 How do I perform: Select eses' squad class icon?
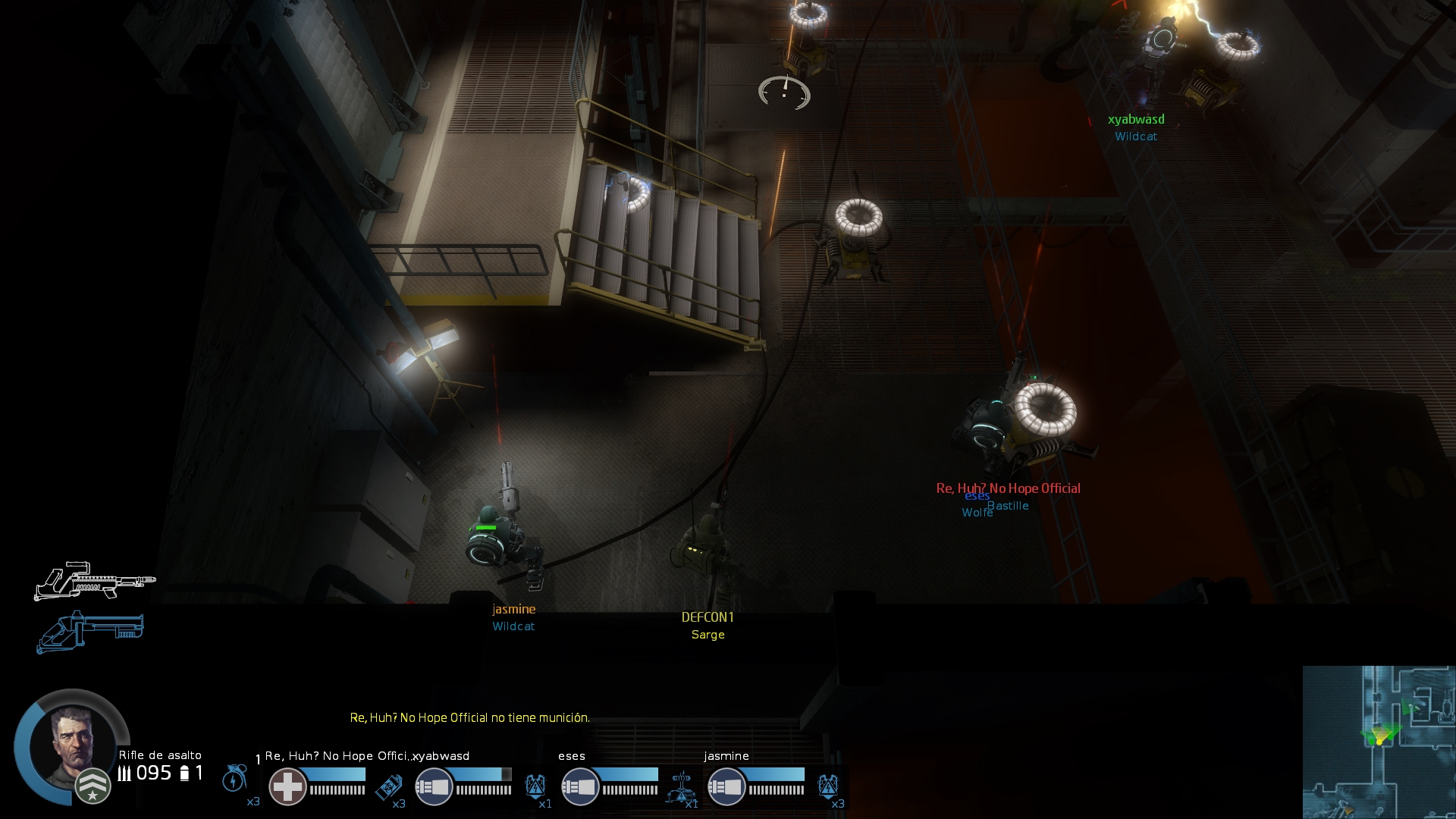pyautogui.click(x=579, y=787)
